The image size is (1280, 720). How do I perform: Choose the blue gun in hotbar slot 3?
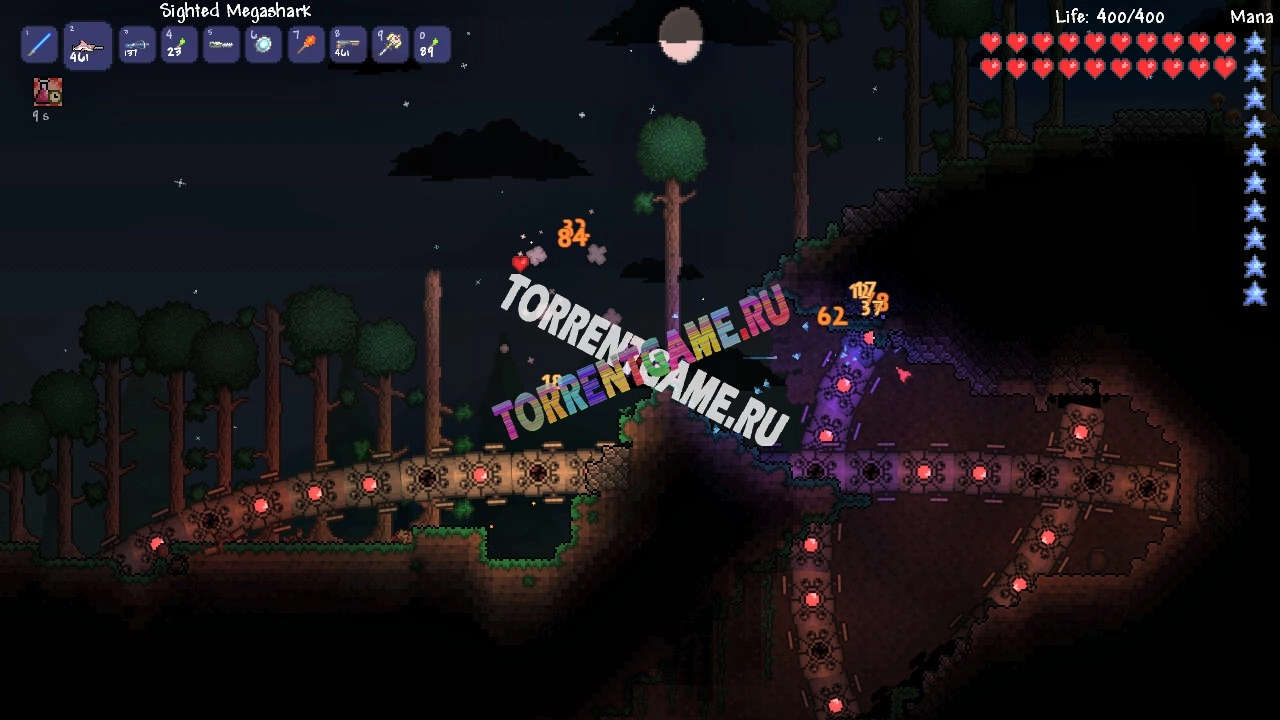point(136,45)
